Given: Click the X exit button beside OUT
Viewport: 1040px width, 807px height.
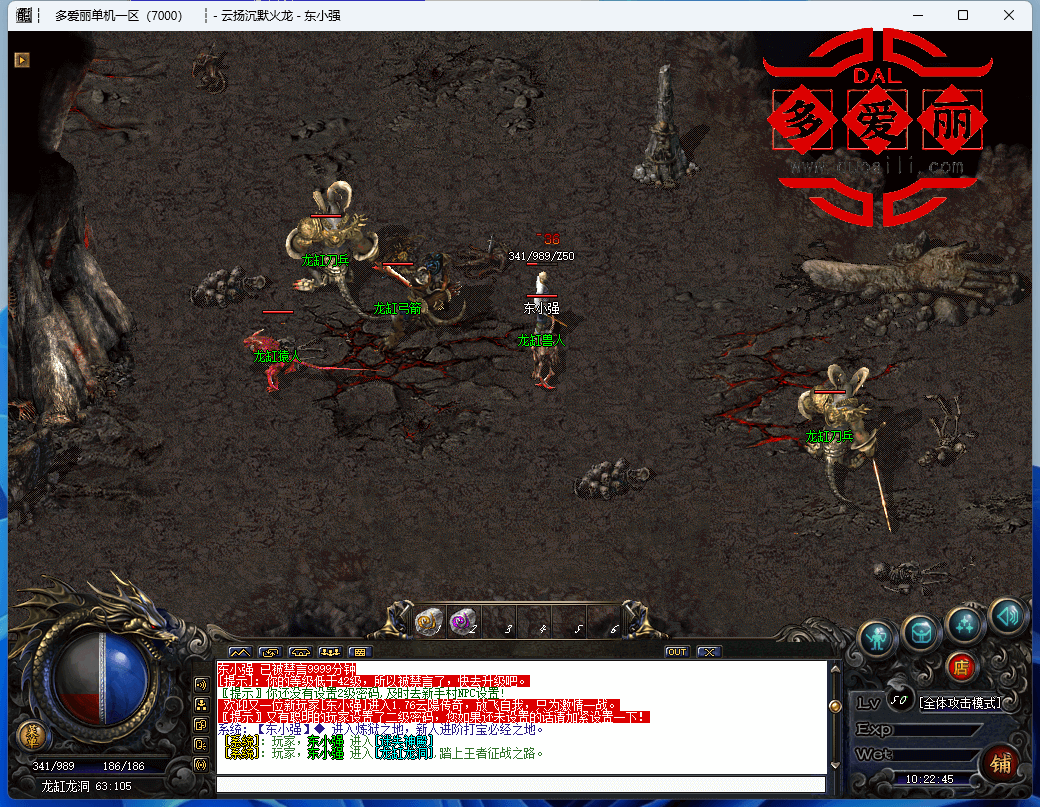Looking at the screenshot, I should [x=708, y=652].
